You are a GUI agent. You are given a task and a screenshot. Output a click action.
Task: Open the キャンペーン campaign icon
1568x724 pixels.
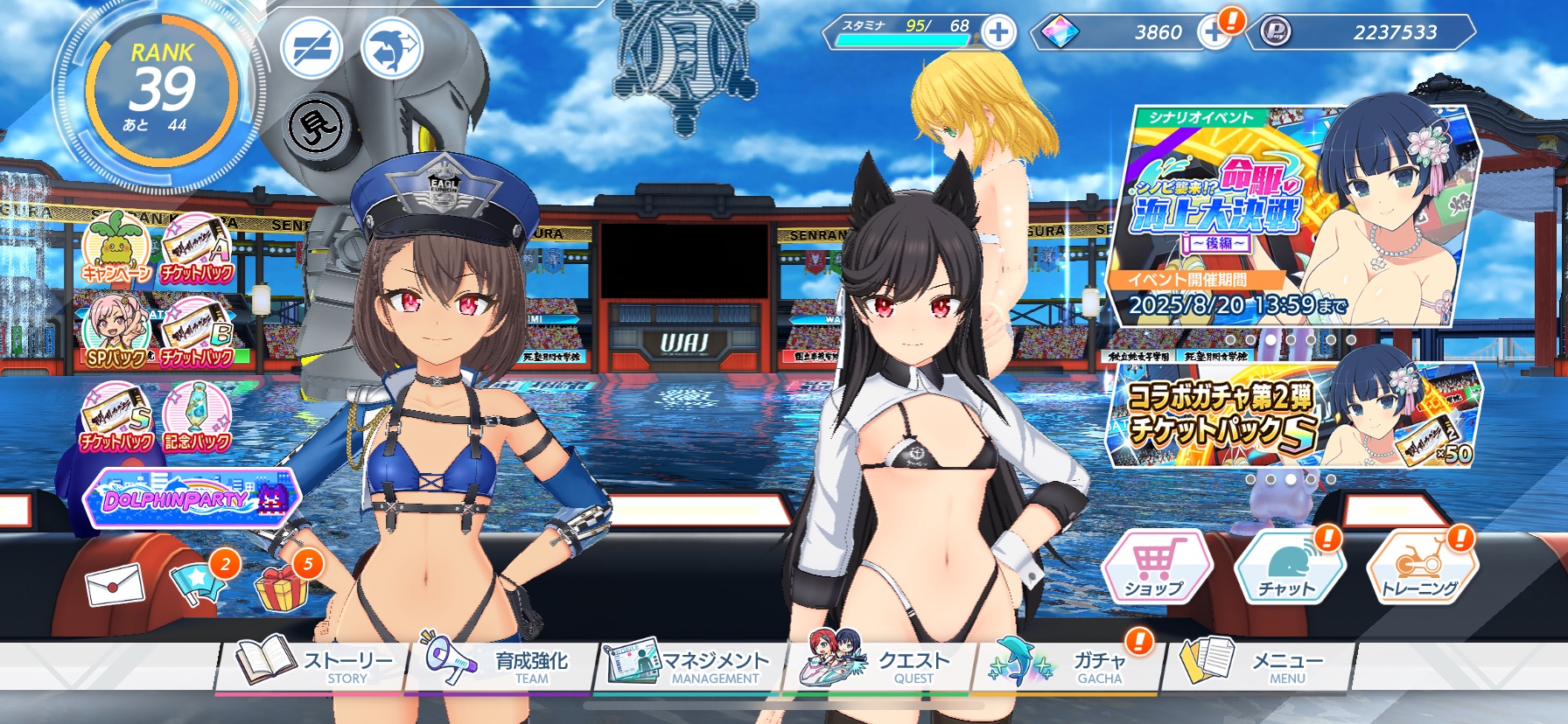coord(117,247)
